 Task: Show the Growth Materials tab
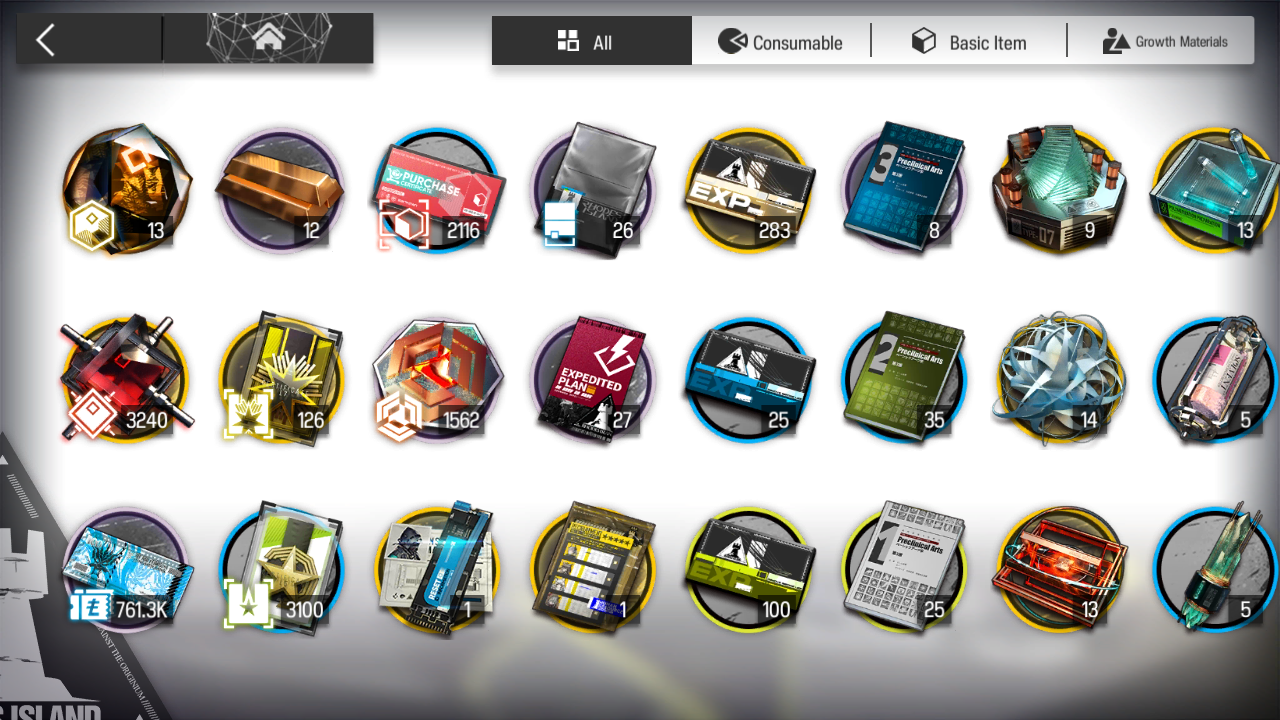pos(1165,42)
